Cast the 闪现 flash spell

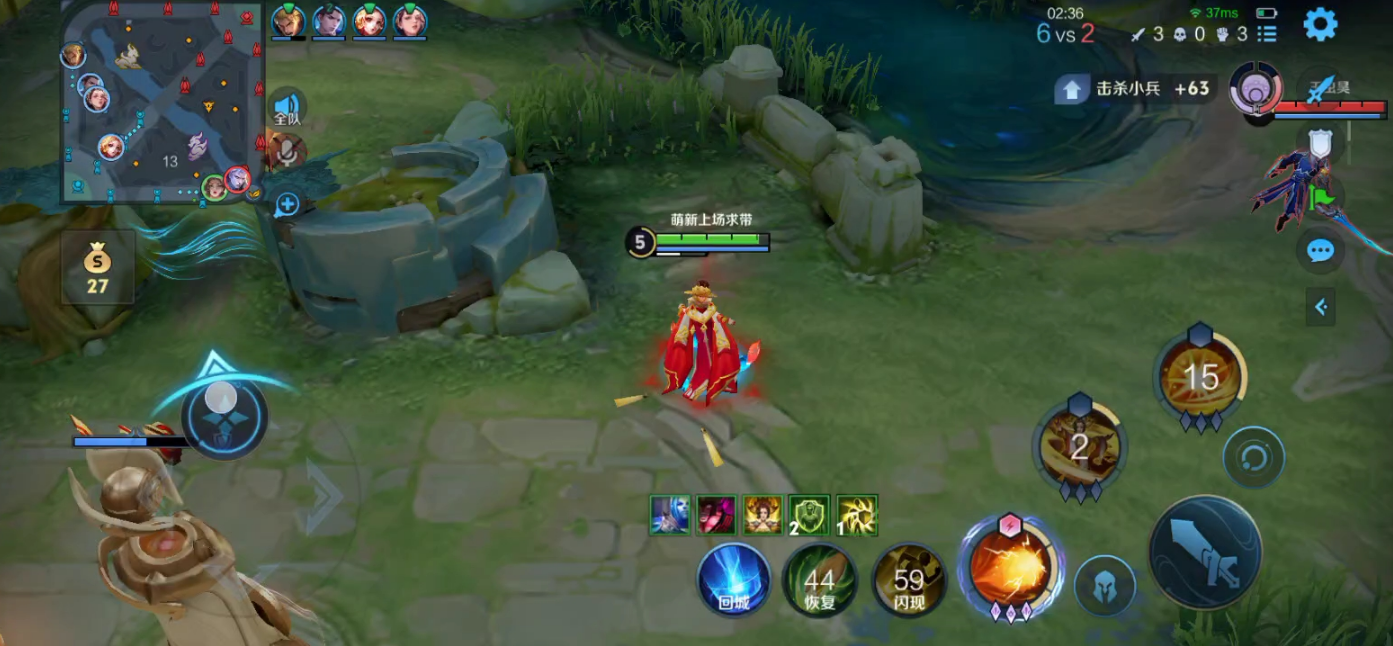click(908, 580)
